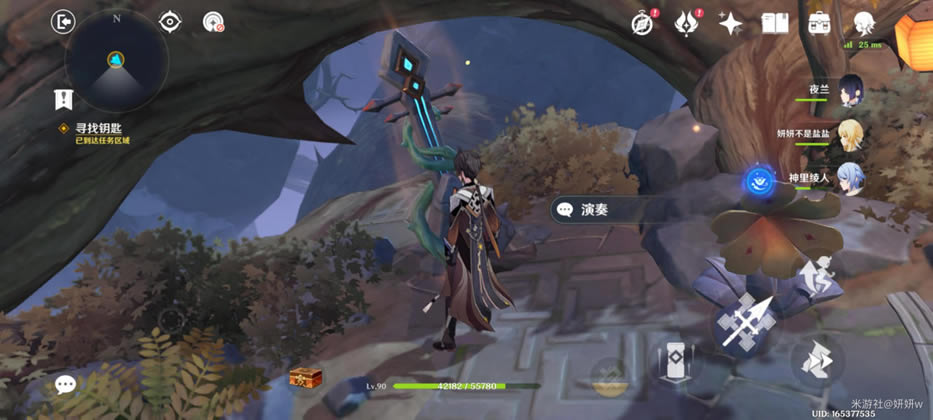Activate the eye-shaped elemental sight icon
The width and height of the screenshot is (933, 420).
click(170, 22)
